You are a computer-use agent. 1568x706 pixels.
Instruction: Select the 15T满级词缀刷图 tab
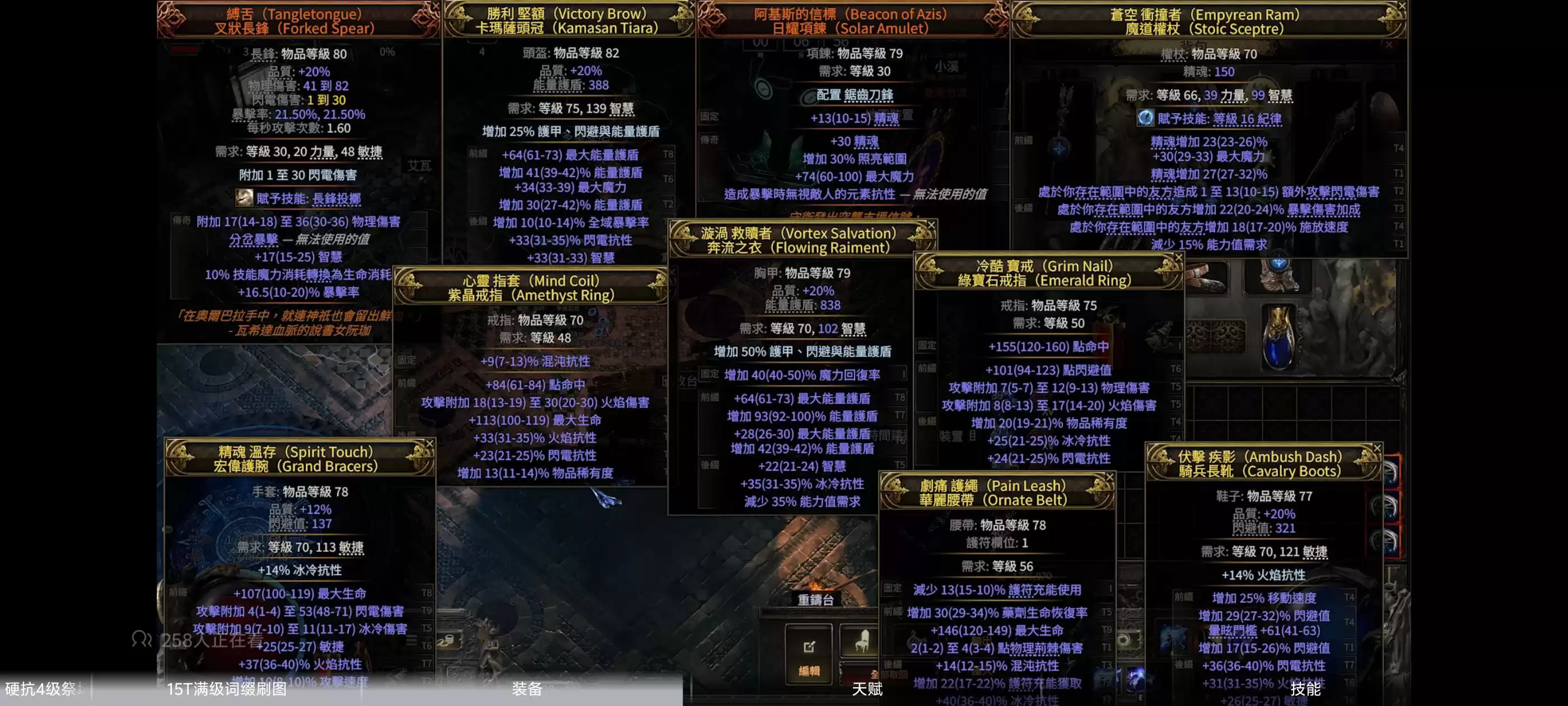tap(226, 689)
